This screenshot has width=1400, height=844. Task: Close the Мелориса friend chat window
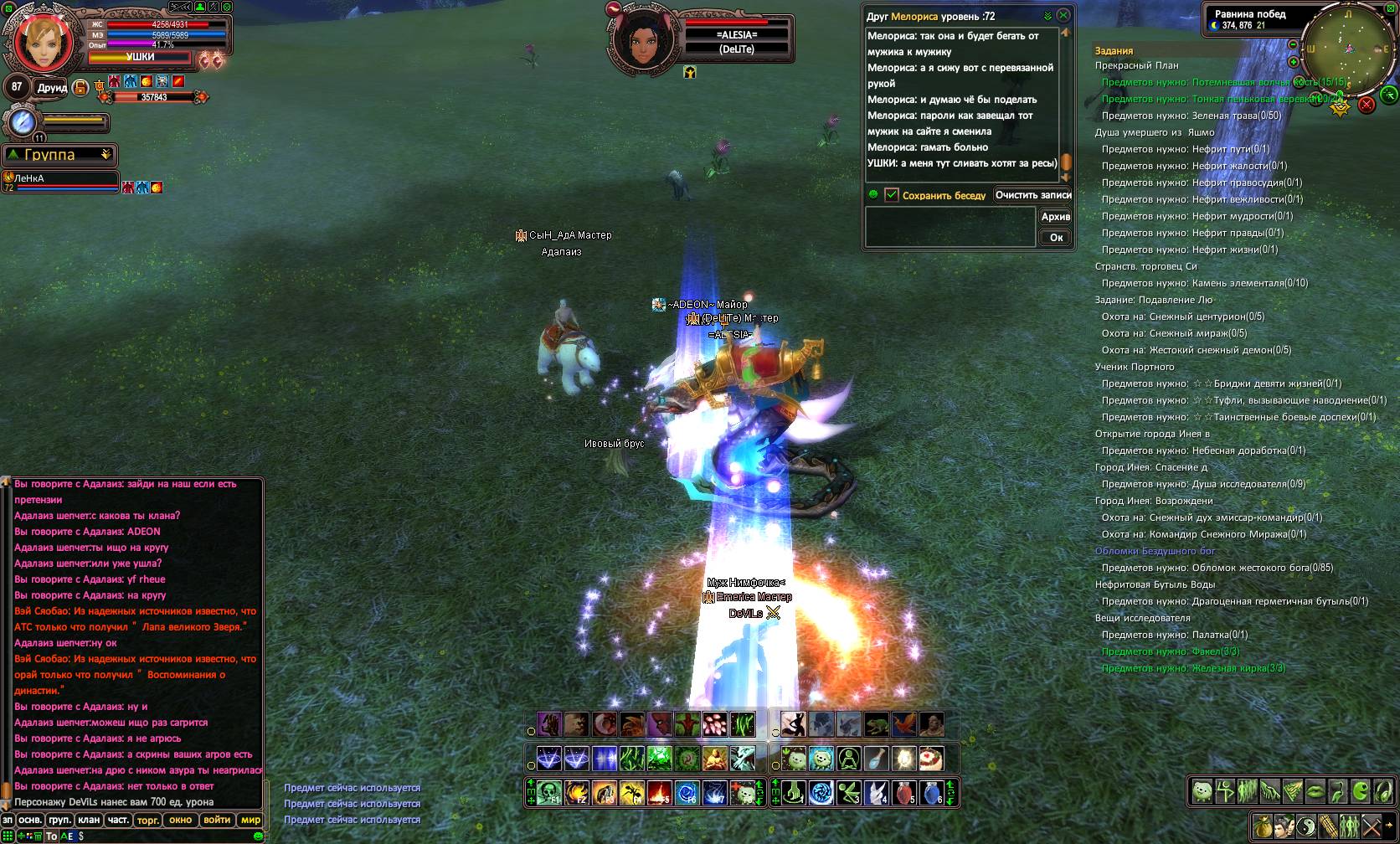point(1063,15)
